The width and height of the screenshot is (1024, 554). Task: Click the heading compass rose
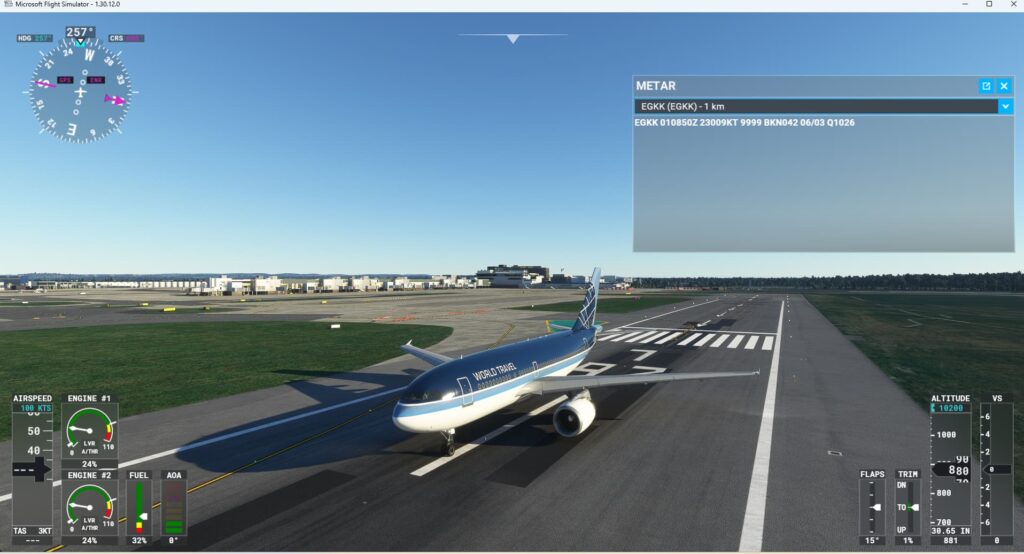(x=80, y=91)
